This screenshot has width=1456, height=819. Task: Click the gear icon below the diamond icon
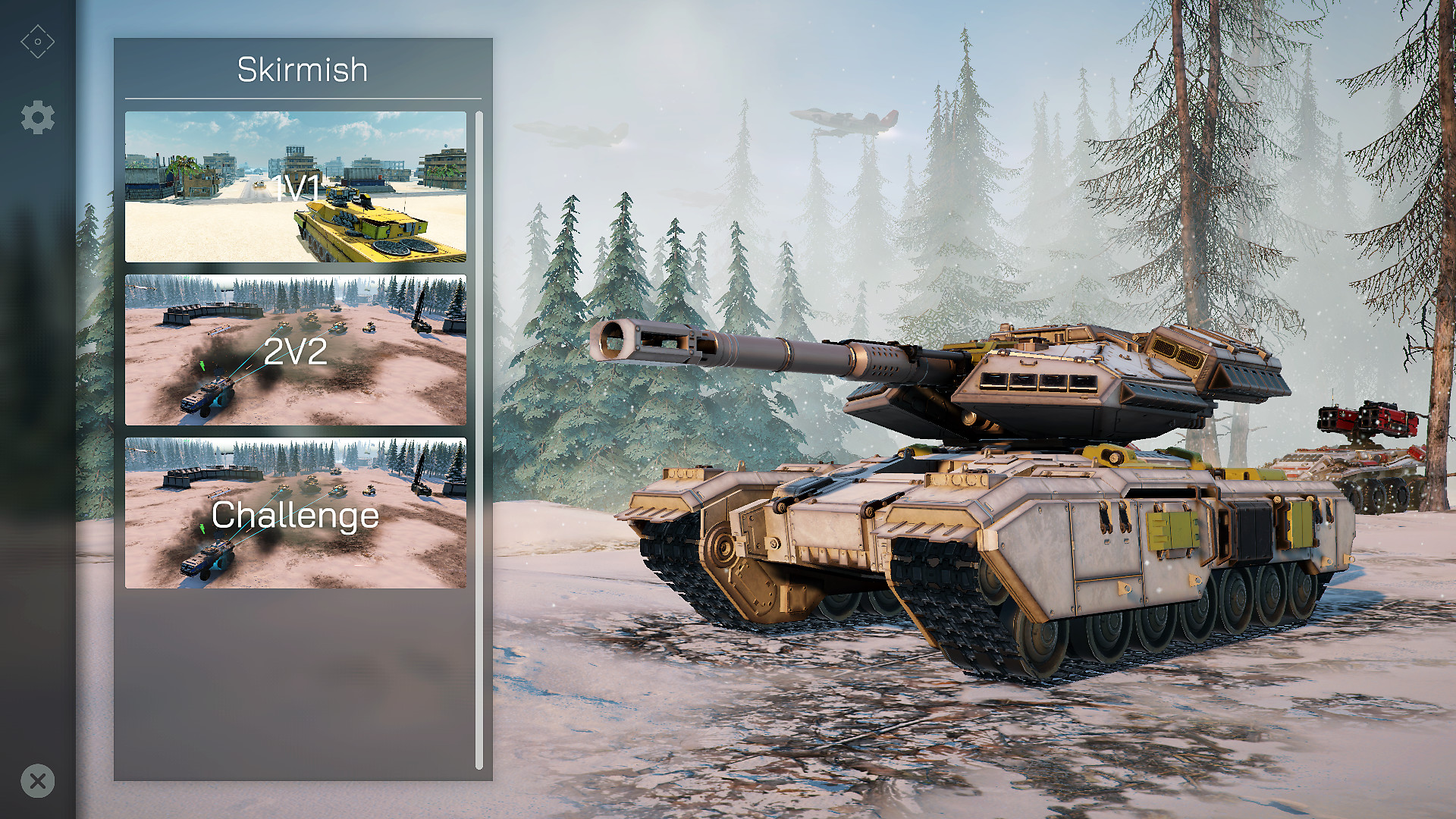click(x=37, y=117)
